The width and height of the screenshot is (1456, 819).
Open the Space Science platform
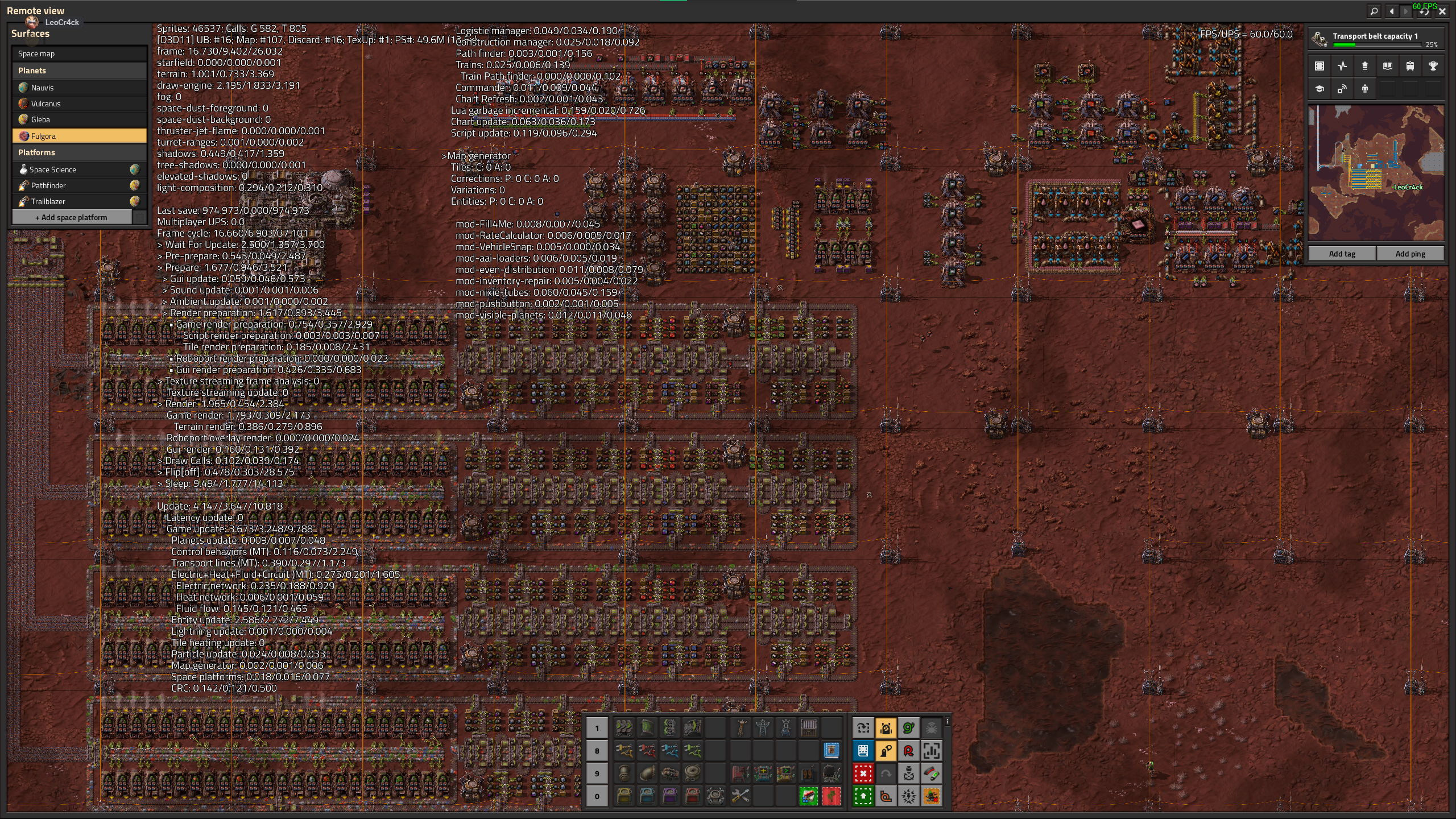tap(73, 169)
